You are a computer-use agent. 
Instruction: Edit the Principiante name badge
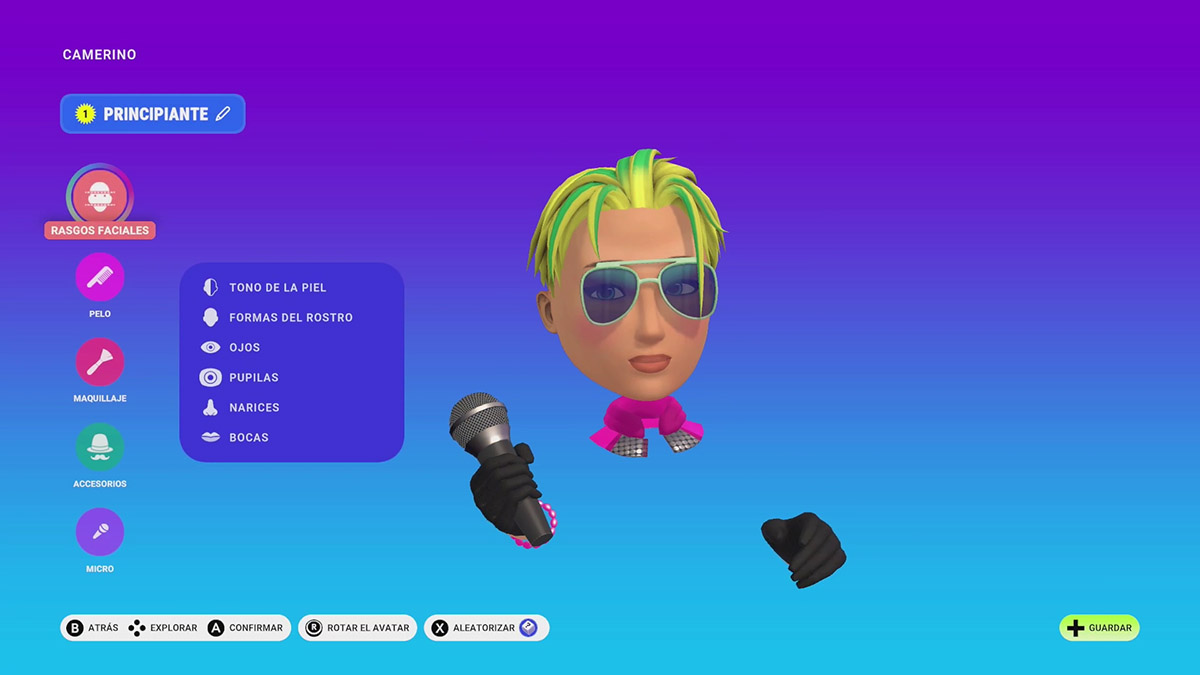pos(153,114)
